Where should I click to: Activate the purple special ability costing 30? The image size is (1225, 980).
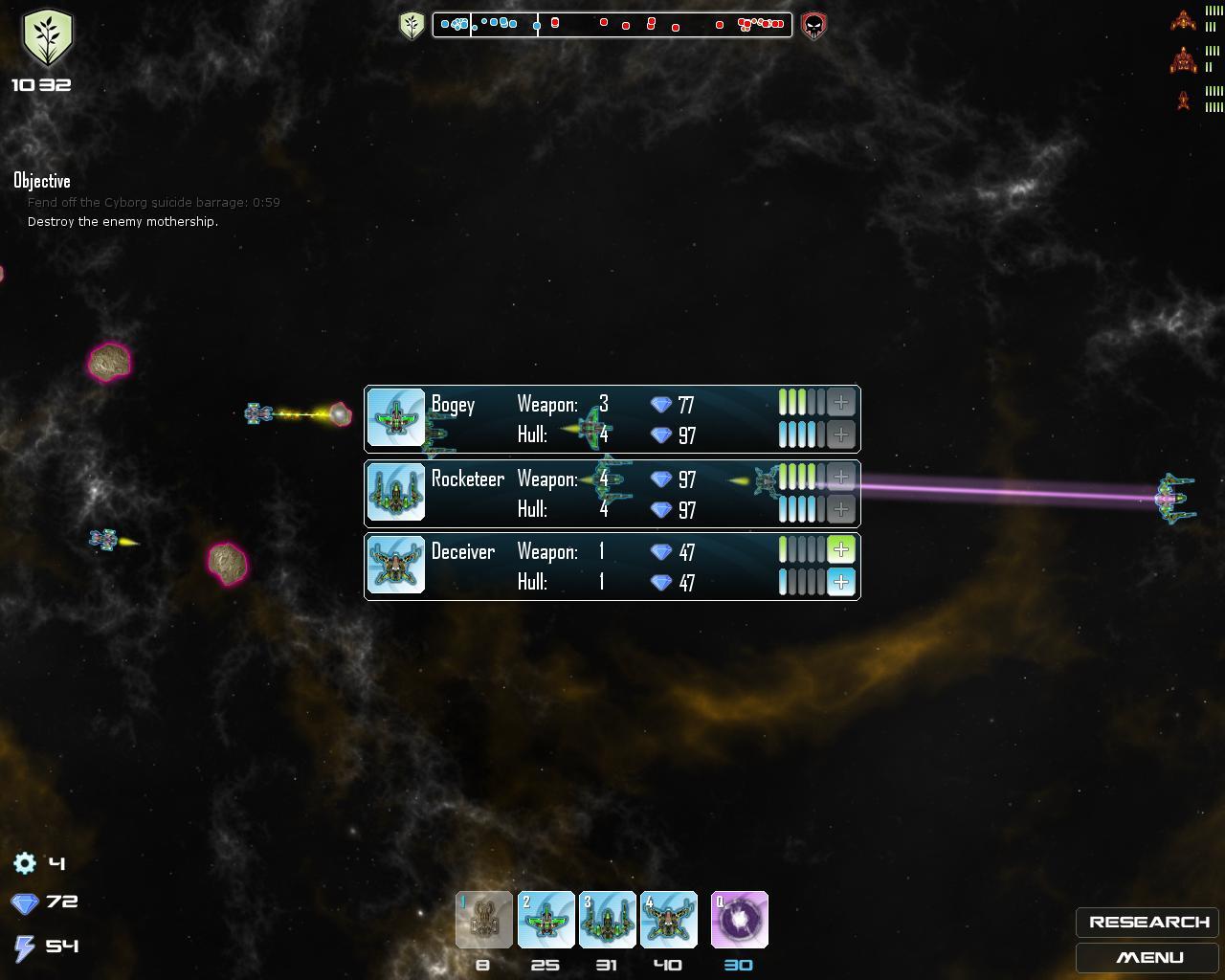tap(740, 920)
